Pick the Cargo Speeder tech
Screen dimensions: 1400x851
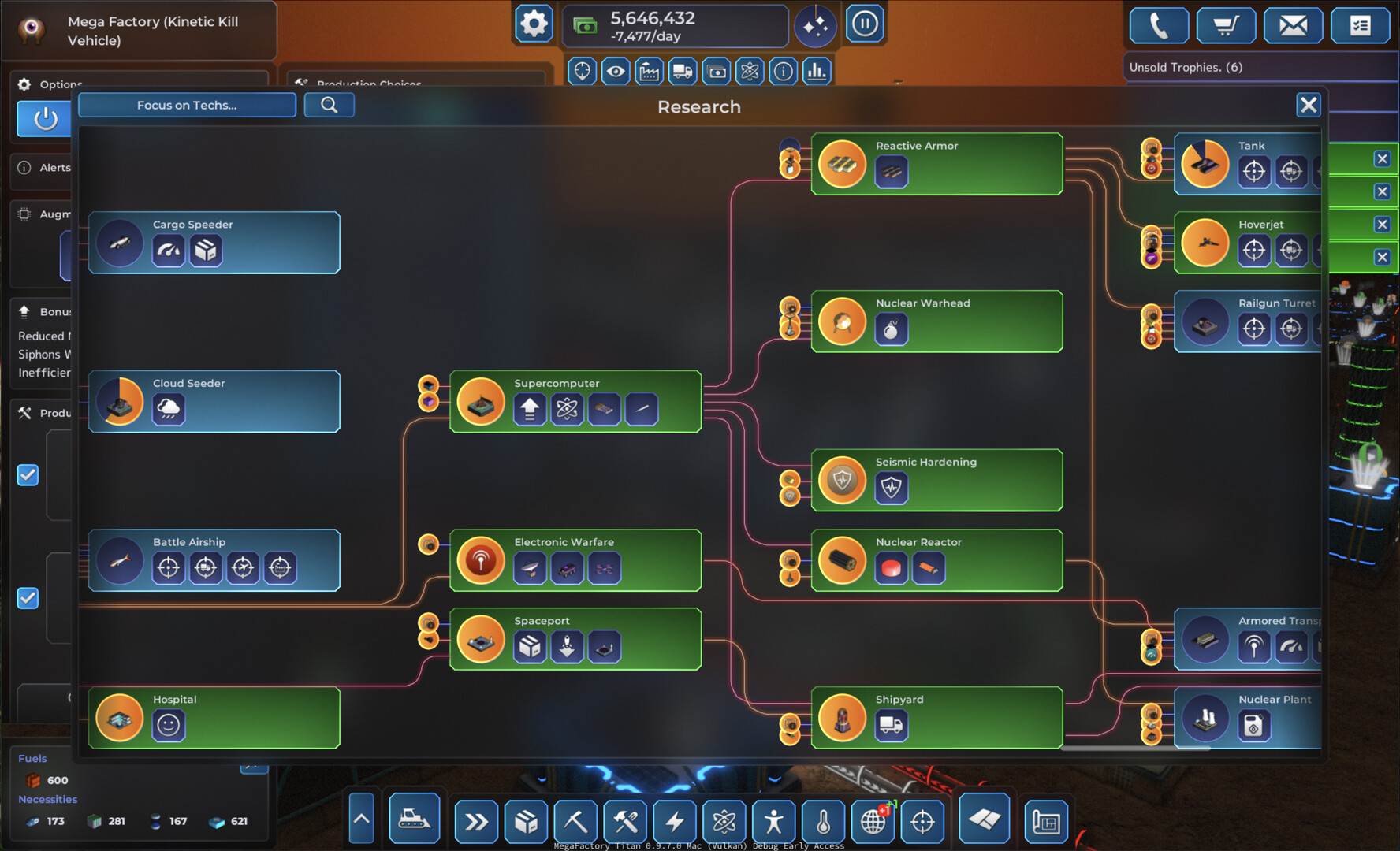[214, 243]
